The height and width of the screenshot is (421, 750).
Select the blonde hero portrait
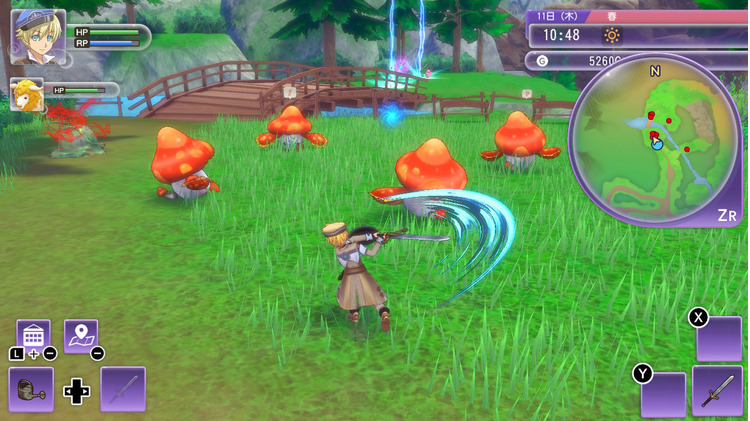coord(37,37)
